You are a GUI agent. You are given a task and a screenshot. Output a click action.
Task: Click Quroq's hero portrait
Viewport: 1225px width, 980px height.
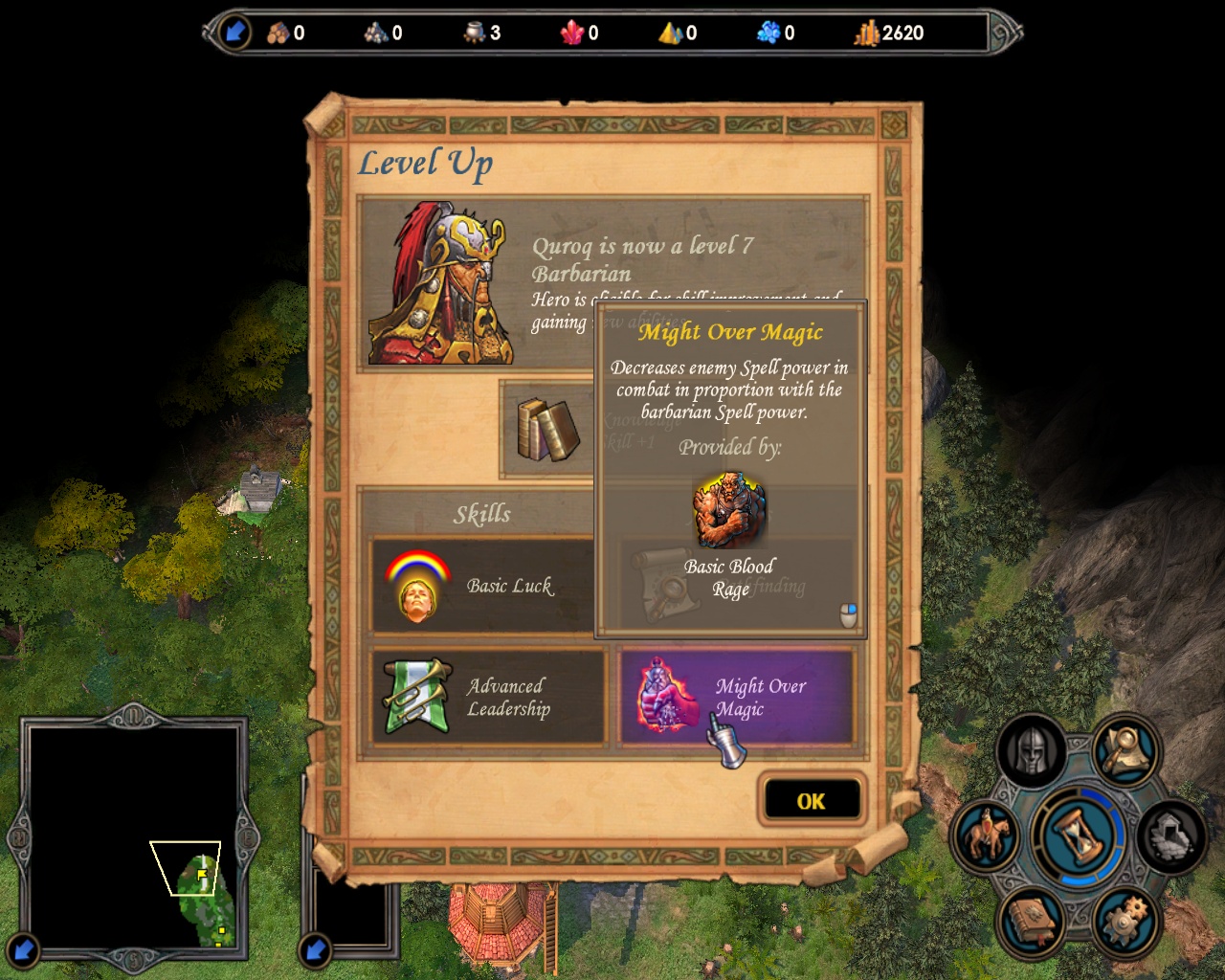pyautogui.click(x=441, y=283)
